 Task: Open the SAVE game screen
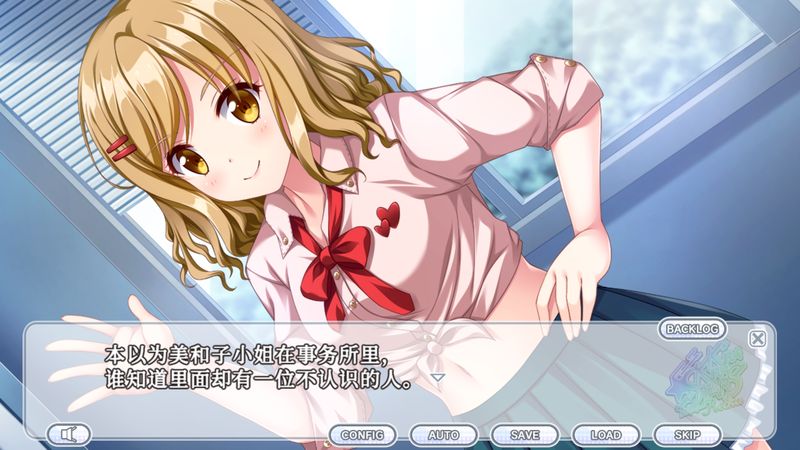[x=524, y=435]
